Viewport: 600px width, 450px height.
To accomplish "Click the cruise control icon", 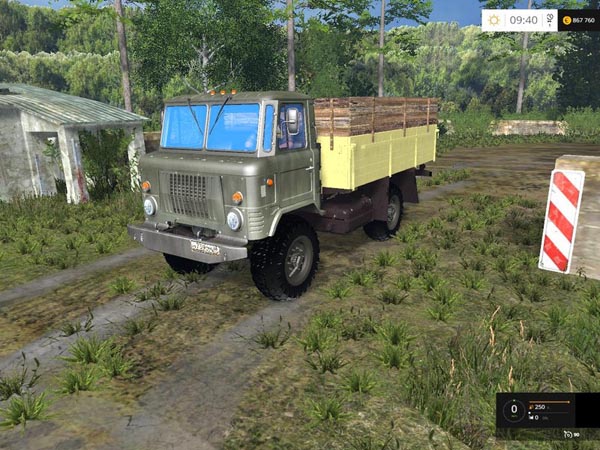I will [x=570, y=433].
